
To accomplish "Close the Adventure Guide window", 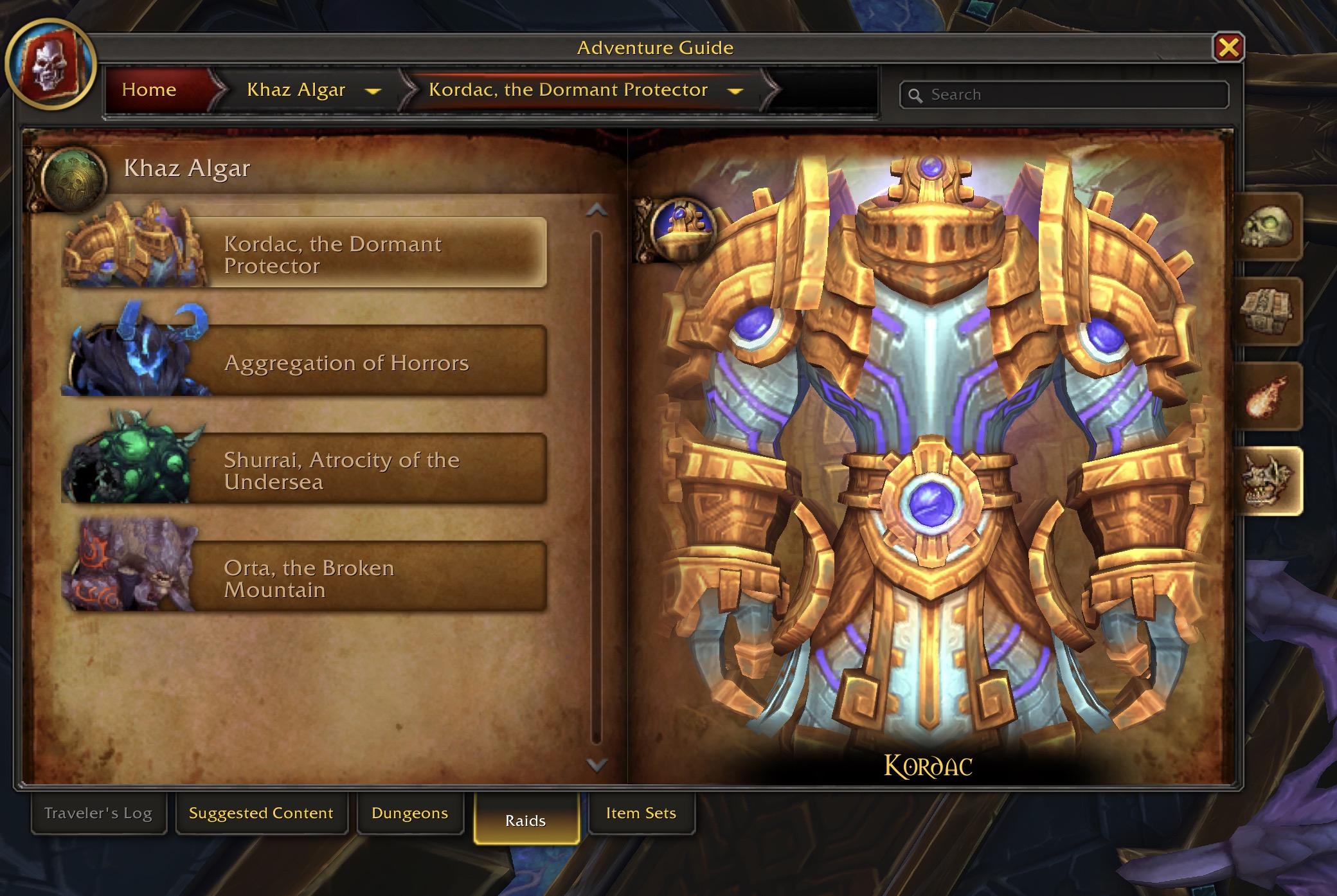I will pos(1228,48).
